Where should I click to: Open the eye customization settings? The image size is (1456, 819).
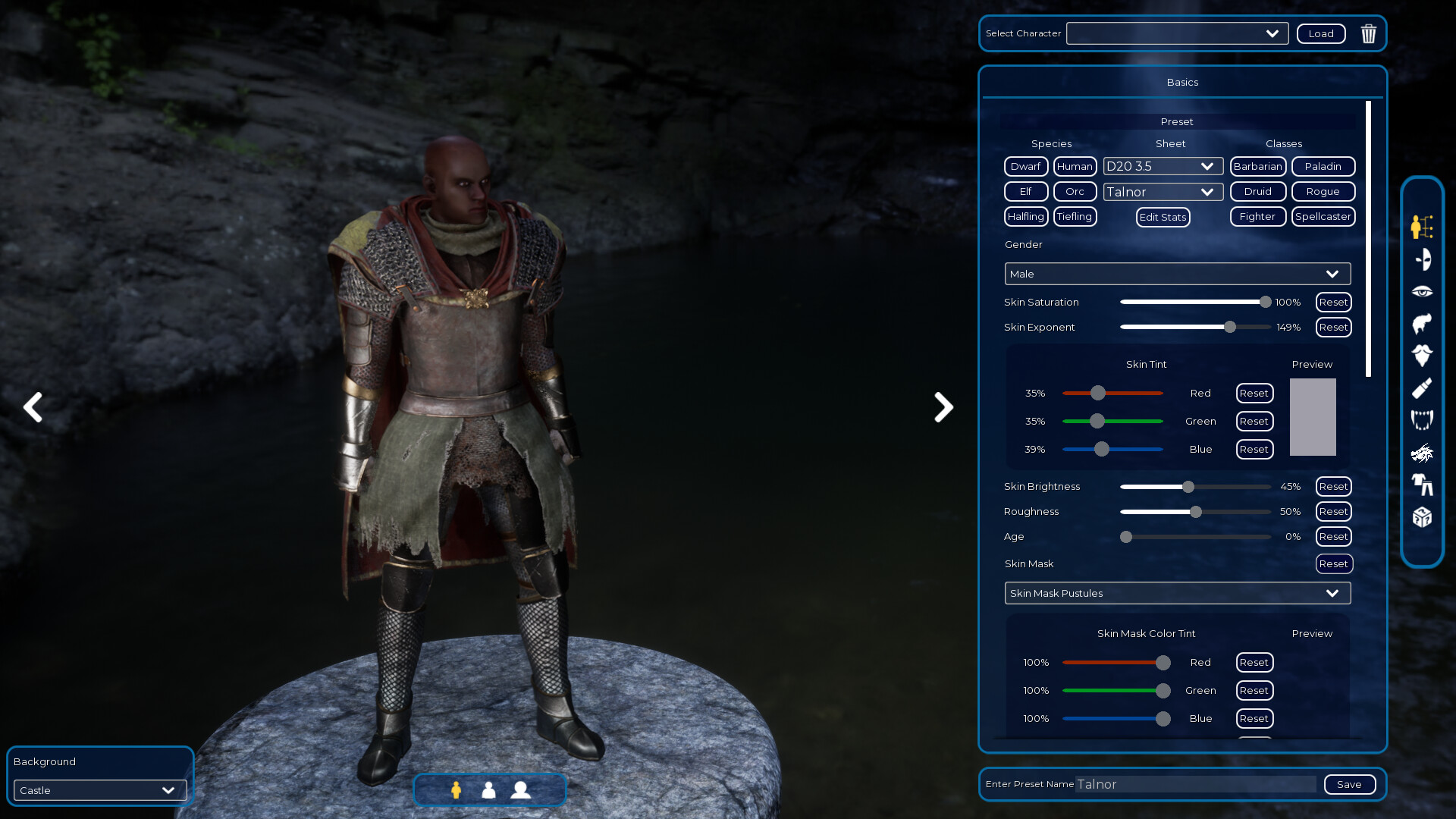[x=1422, y=291]
